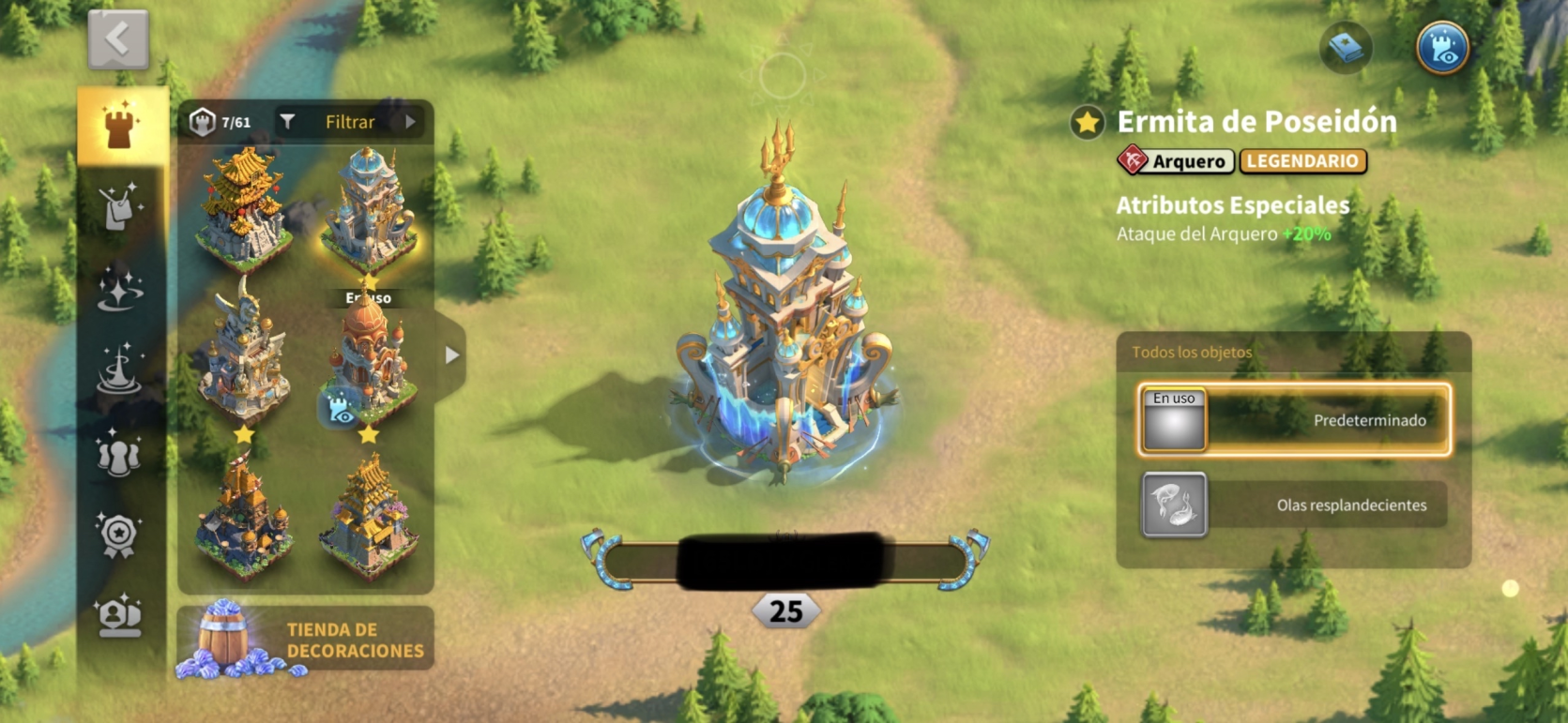Screen dimensions: 1568x723
Task: Rotate the castle with the right arrow
Action: [x=967, y=560]
